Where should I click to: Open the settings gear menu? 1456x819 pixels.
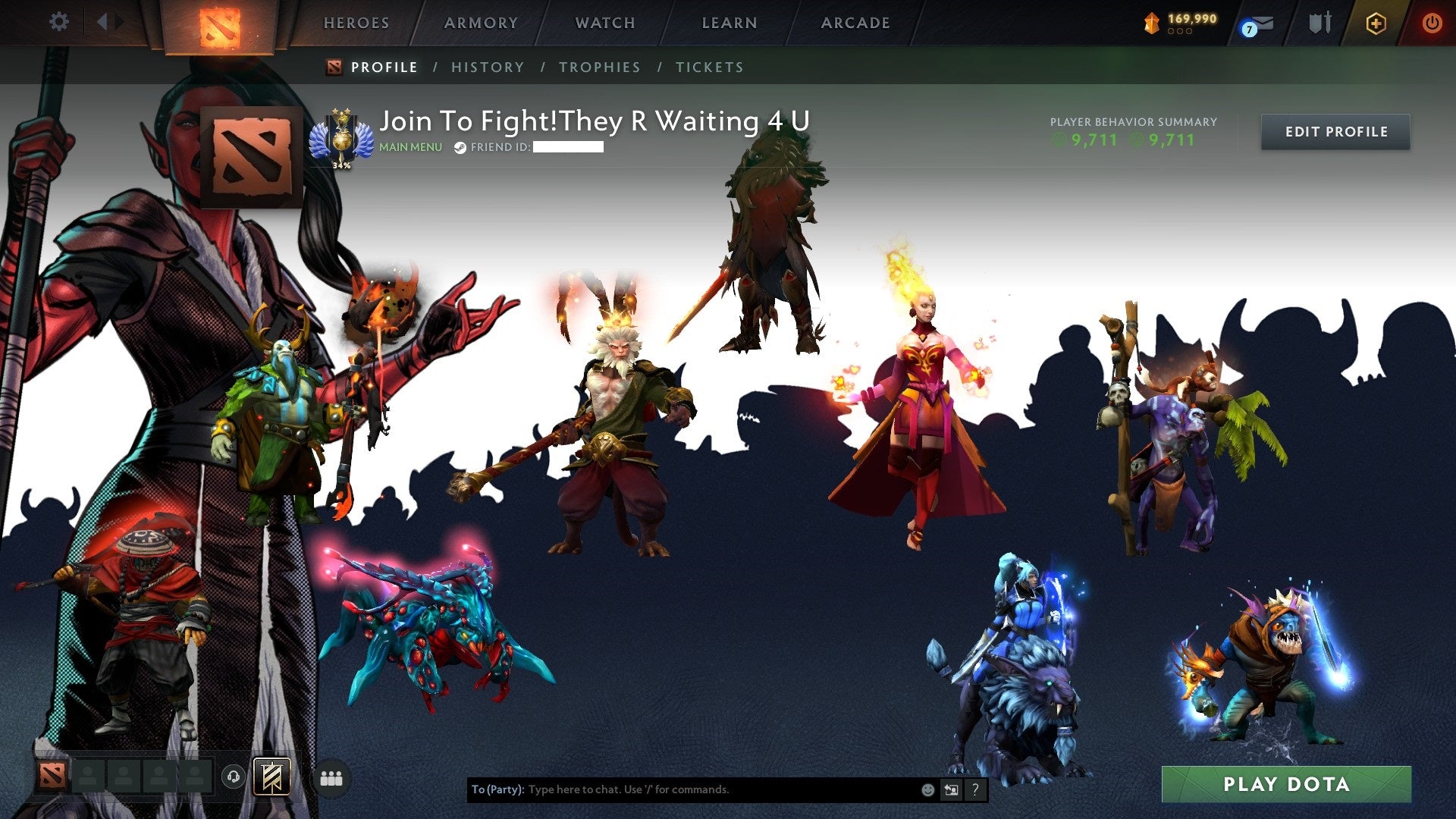click(x=59, y=21)
